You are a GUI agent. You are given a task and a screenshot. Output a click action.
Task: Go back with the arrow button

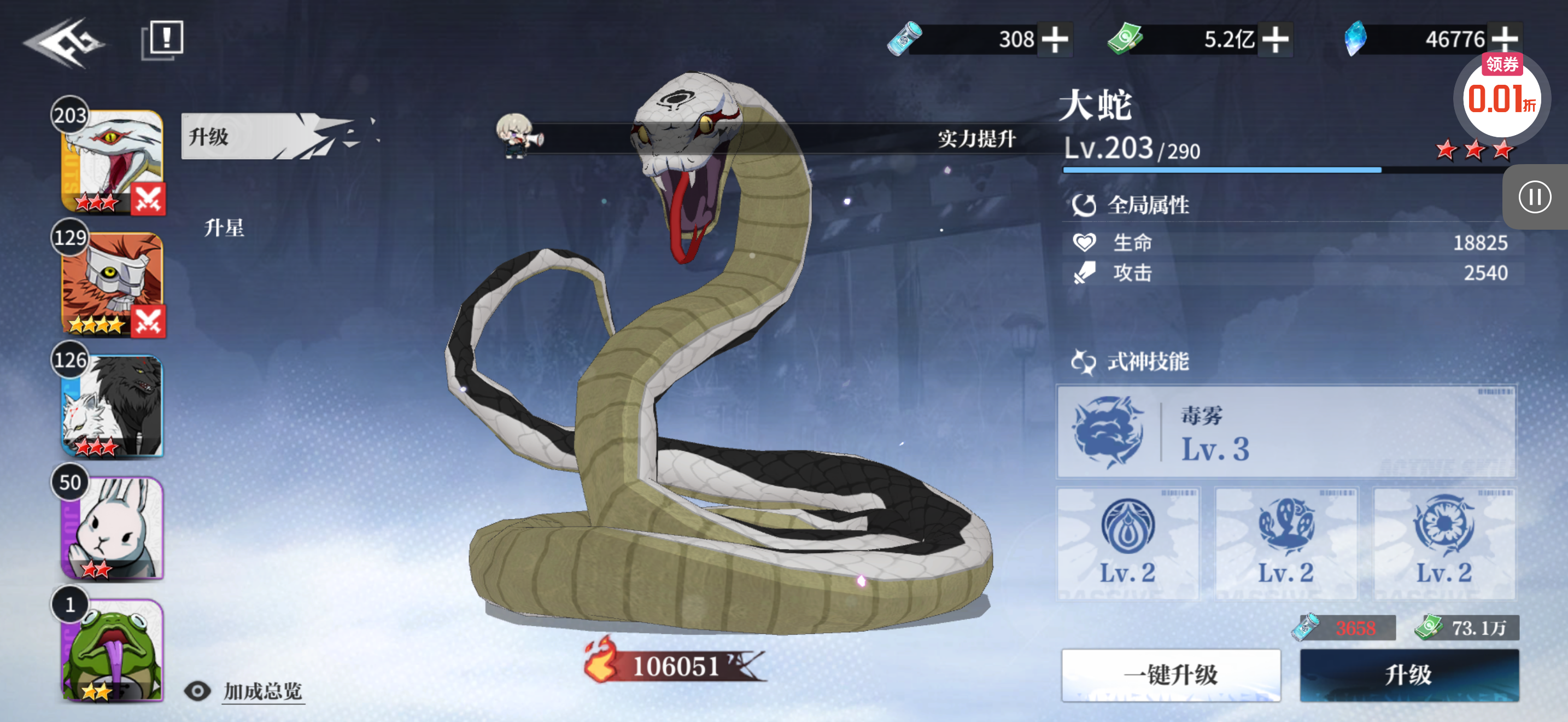tap(64, 42)
